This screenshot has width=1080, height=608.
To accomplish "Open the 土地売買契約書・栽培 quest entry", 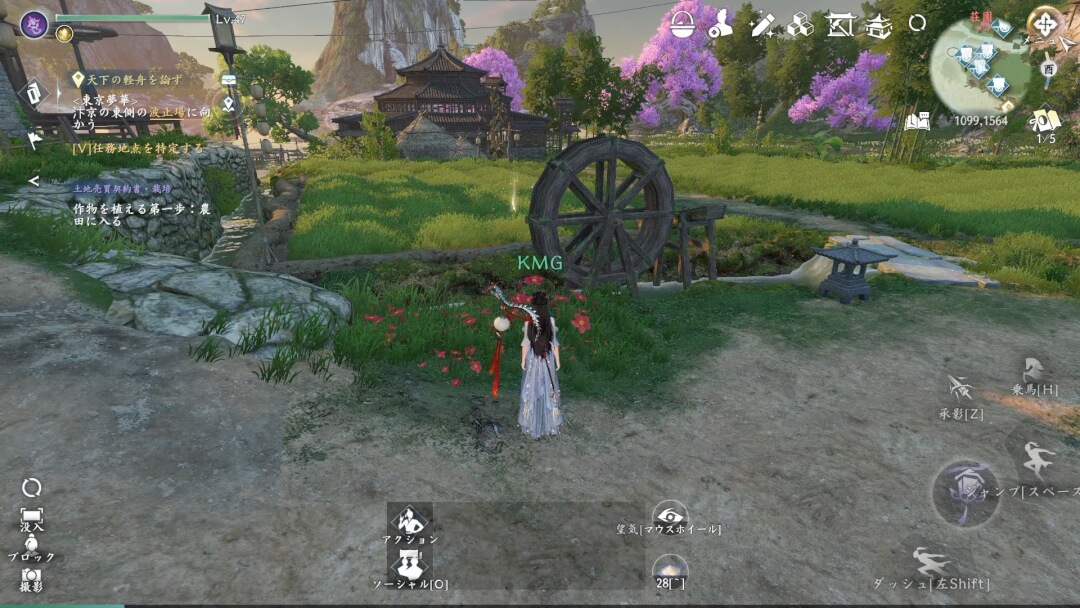I will click(122, 187).
